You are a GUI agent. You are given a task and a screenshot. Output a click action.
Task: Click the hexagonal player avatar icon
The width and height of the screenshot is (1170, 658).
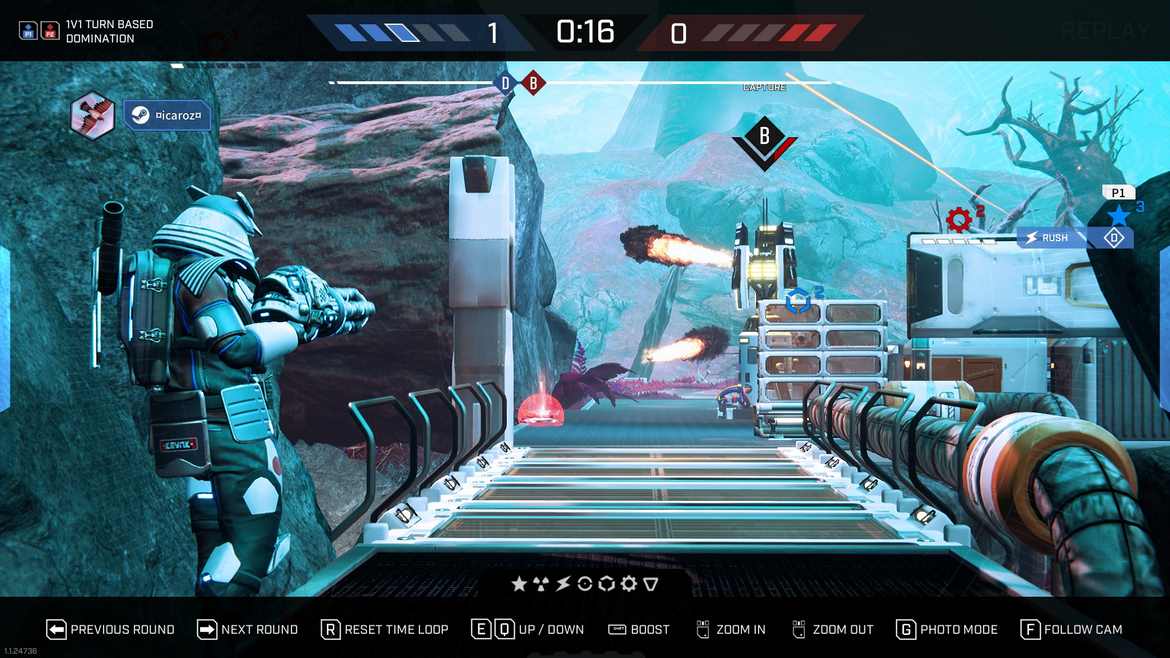pyautogui.click(x=92, y=115)
